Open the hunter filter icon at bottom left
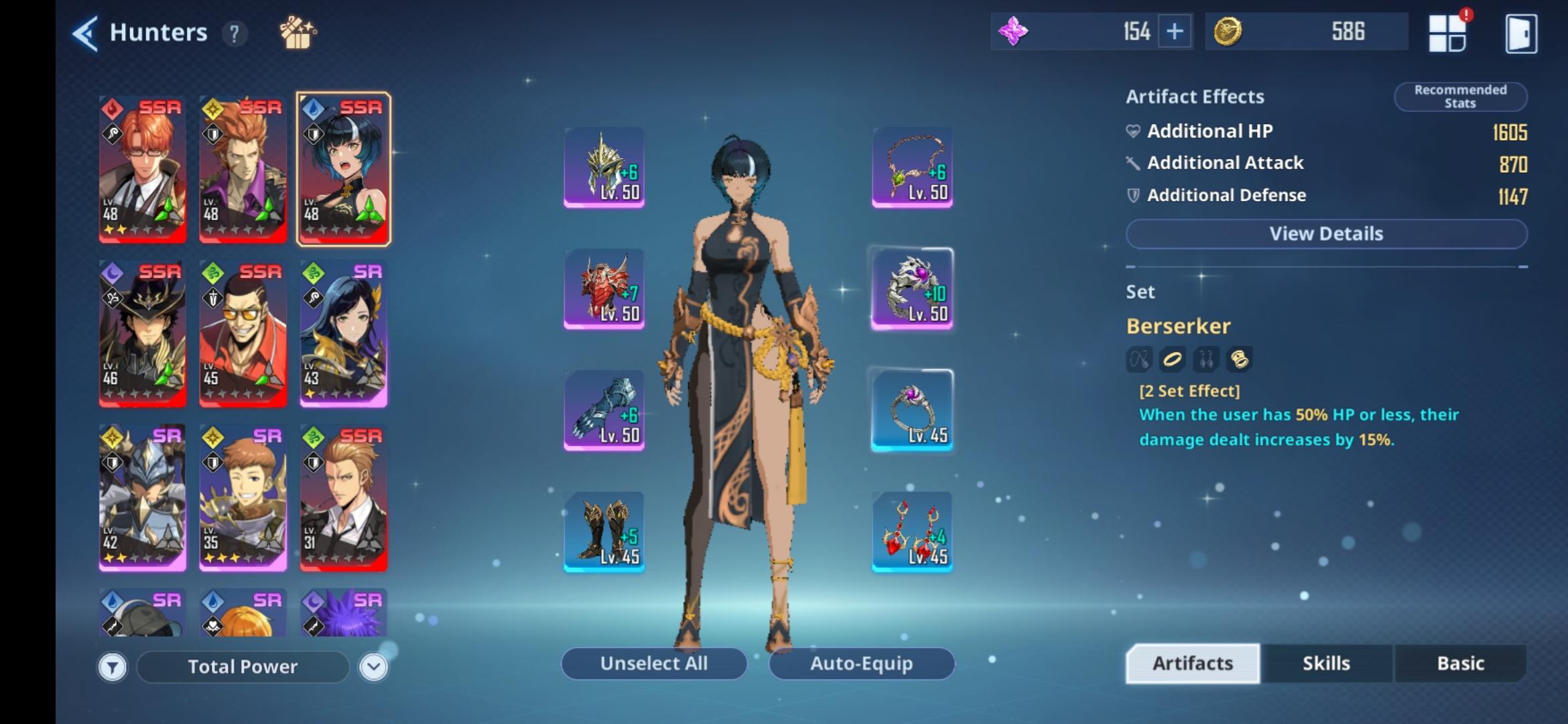The image size is (1568, 724). [113, 666]
